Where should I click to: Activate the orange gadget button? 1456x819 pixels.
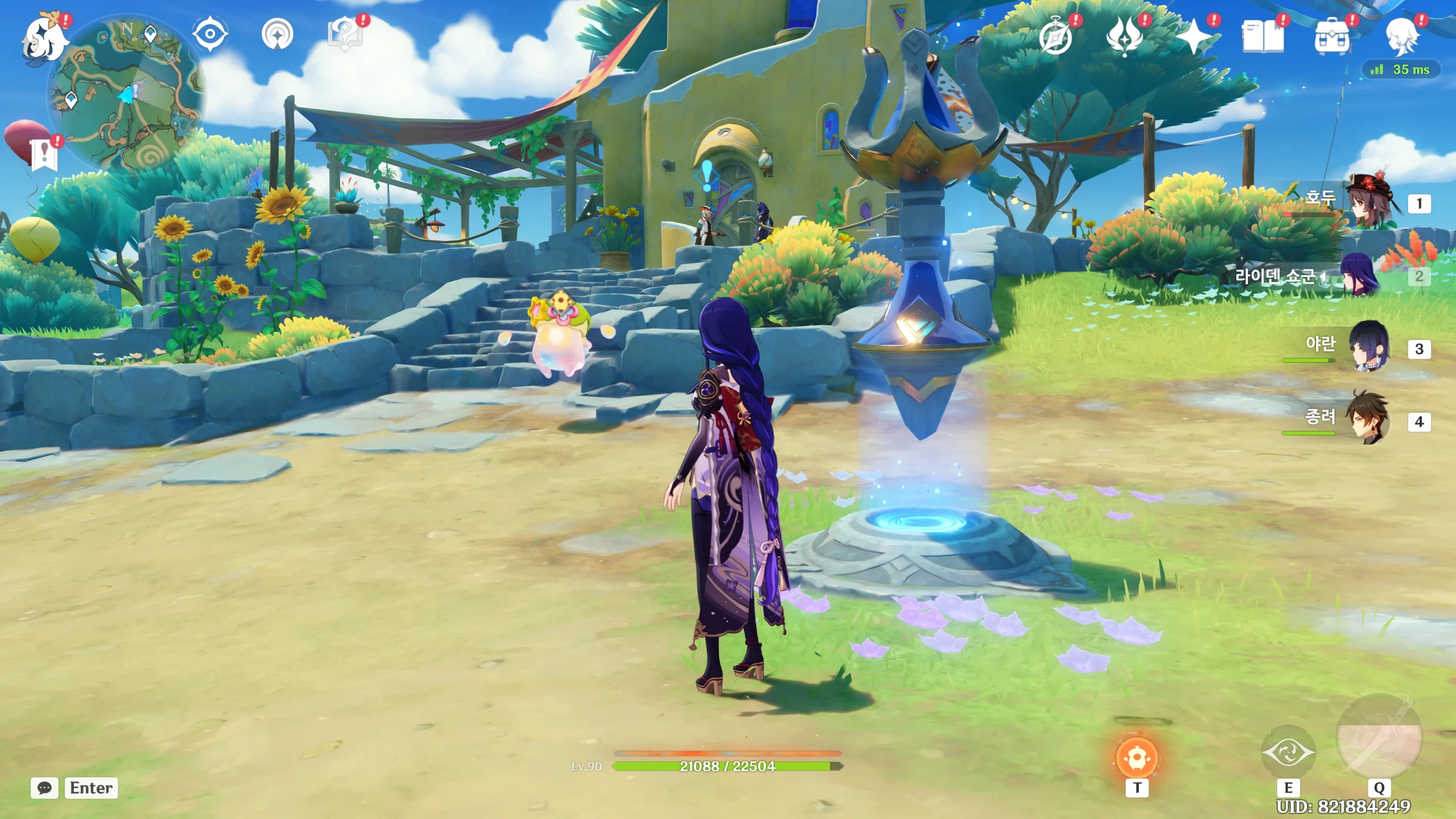[x=1136, y=758]
